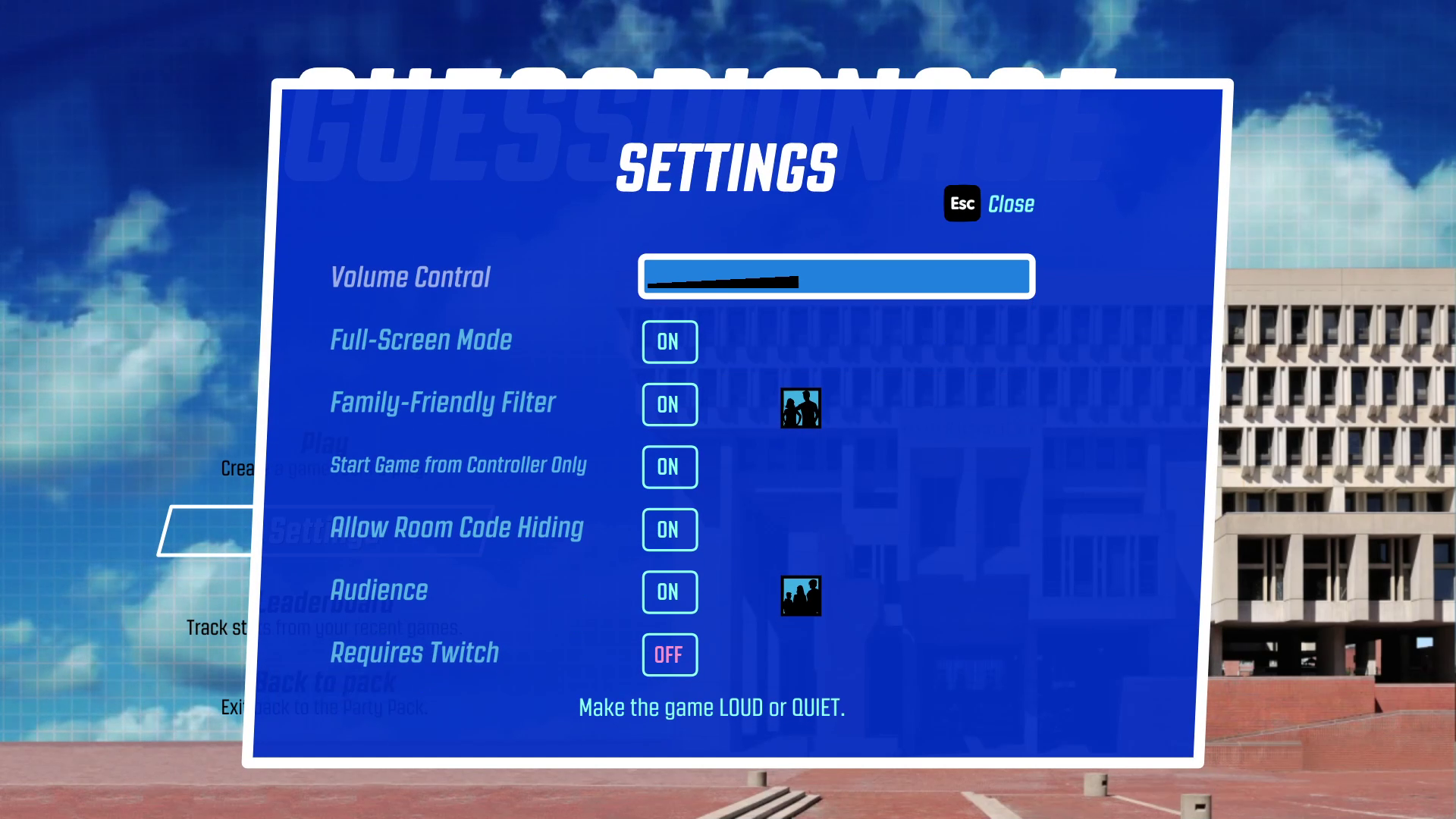Toggle the Audience setting
Viewport: 1456px width, 819px height.
point(669,592)
